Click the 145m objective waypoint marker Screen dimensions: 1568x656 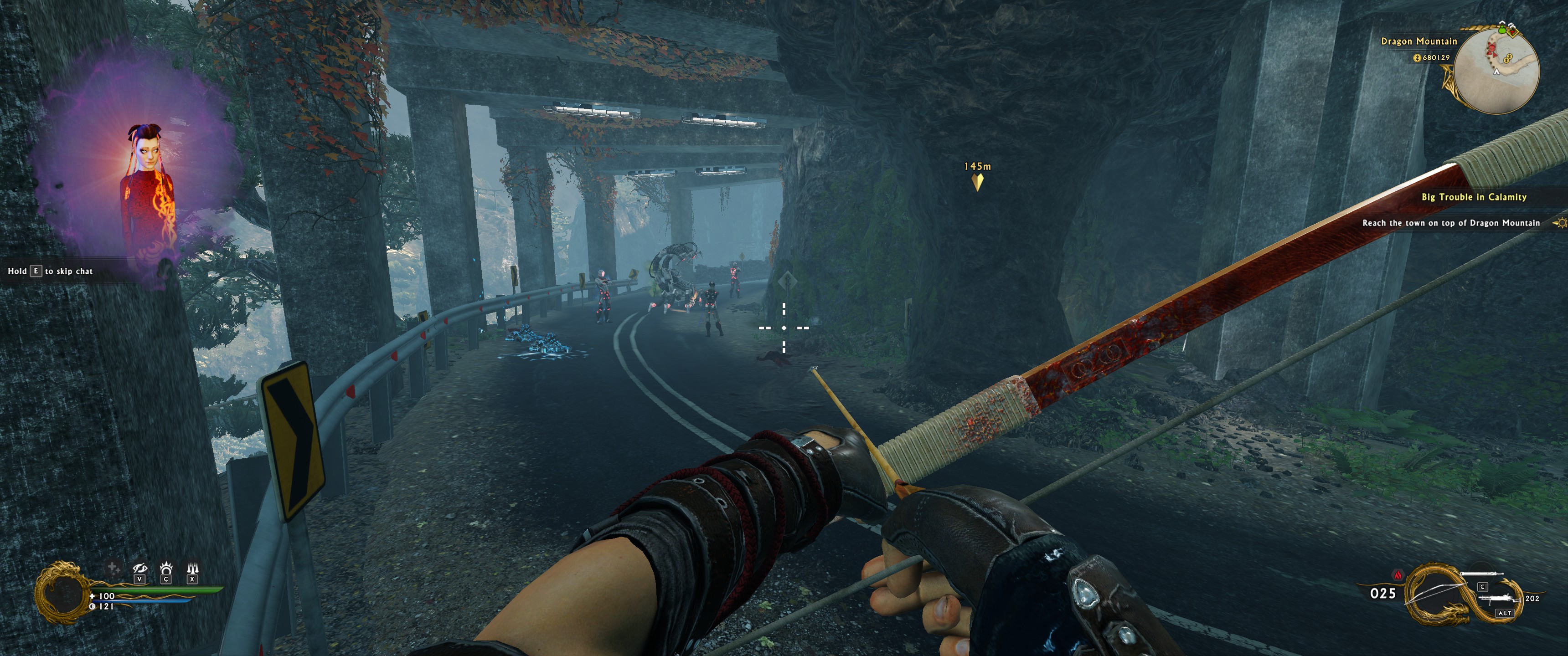(978, 181)
